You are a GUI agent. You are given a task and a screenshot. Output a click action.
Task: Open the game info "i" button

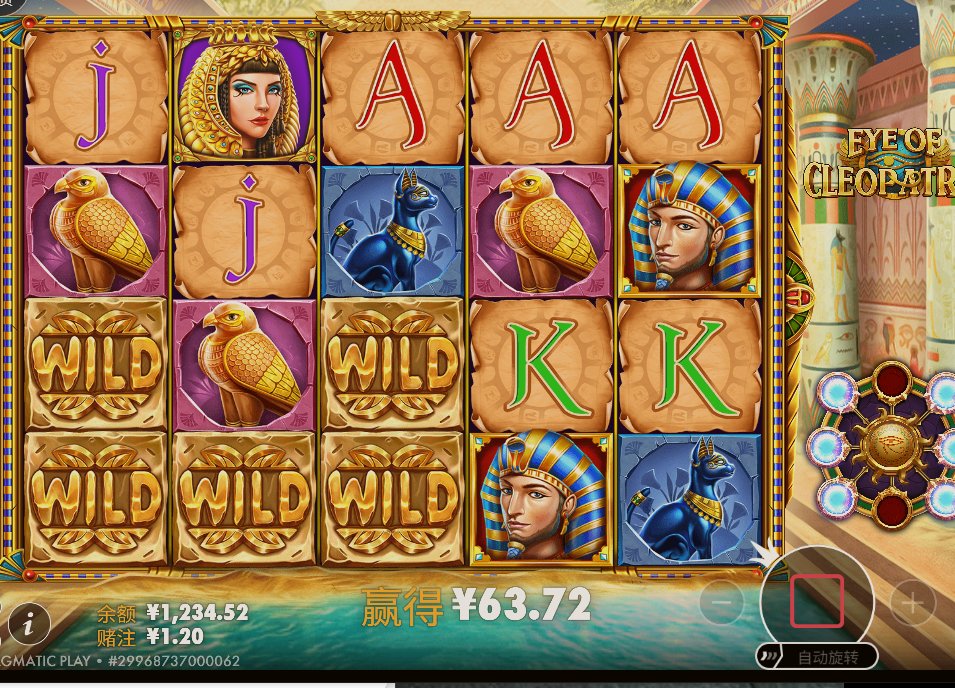coord(29,624)
